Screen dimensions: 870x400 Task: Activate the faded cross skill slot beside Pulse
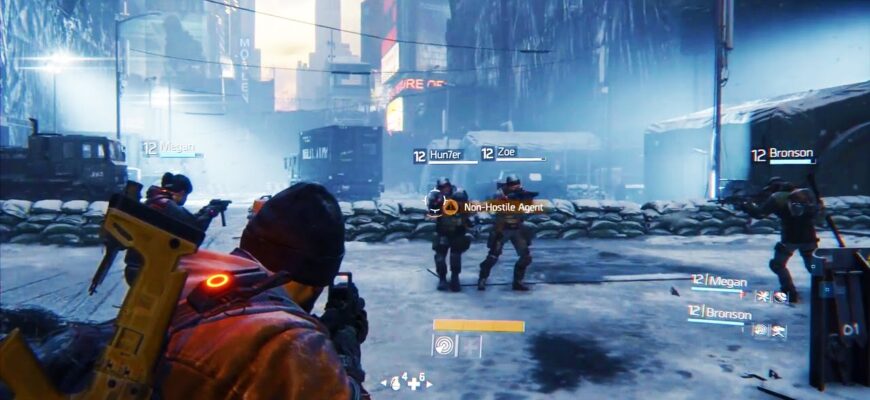(470, 346)
